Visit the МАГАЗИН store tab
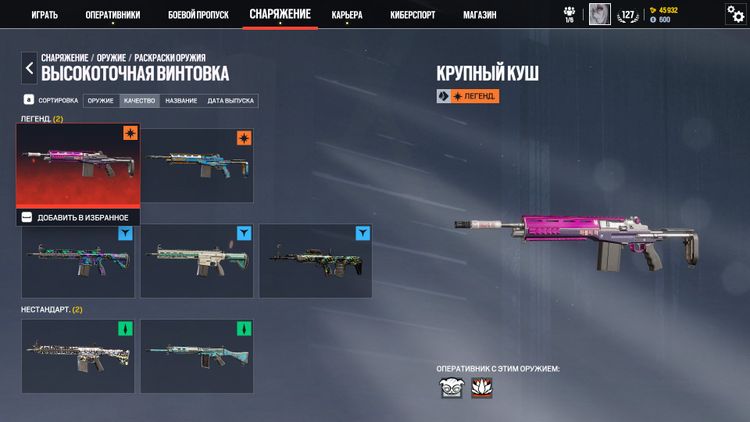The width and height of the screenshot is (750, 422). coord(480,15)
